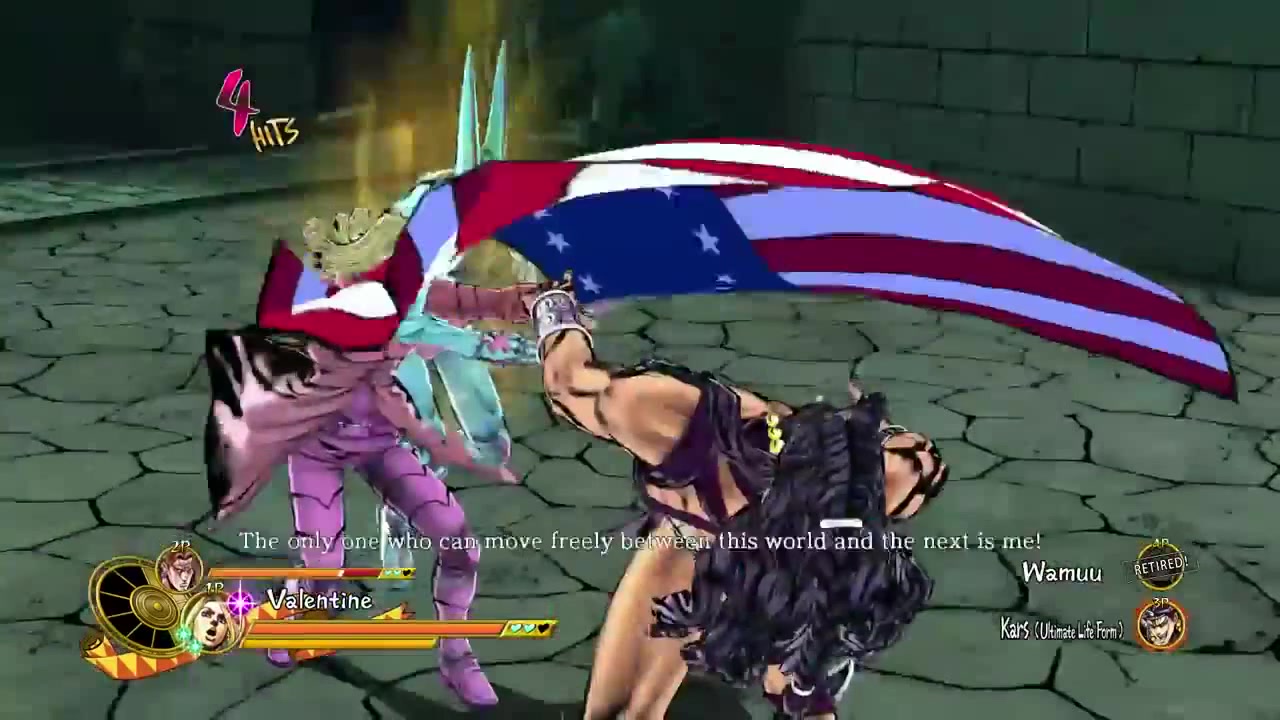The image size is (1280, 720).
Task: Click the 3P Kars character portrait
Action: coord(1161,624)
